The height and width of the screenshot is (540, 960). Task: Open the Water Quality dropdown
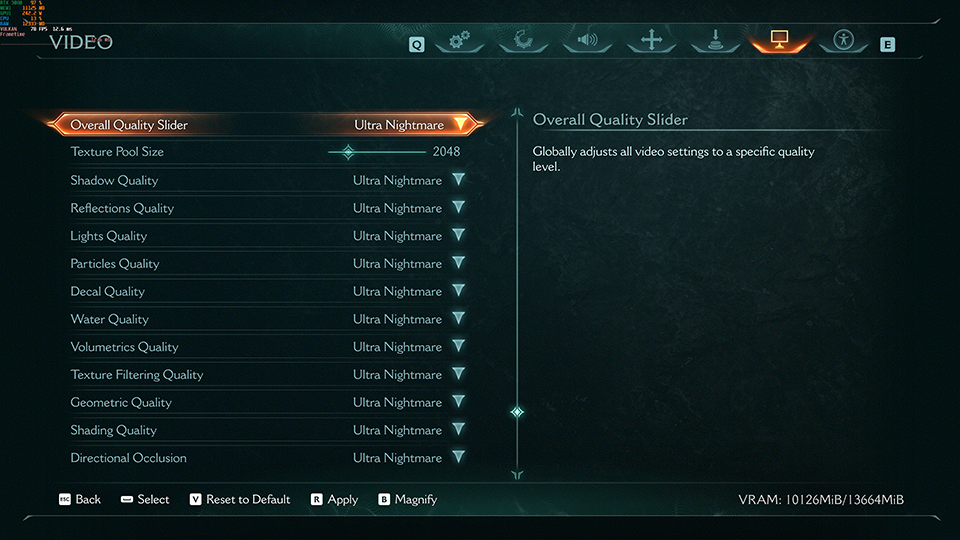(458, 319)
